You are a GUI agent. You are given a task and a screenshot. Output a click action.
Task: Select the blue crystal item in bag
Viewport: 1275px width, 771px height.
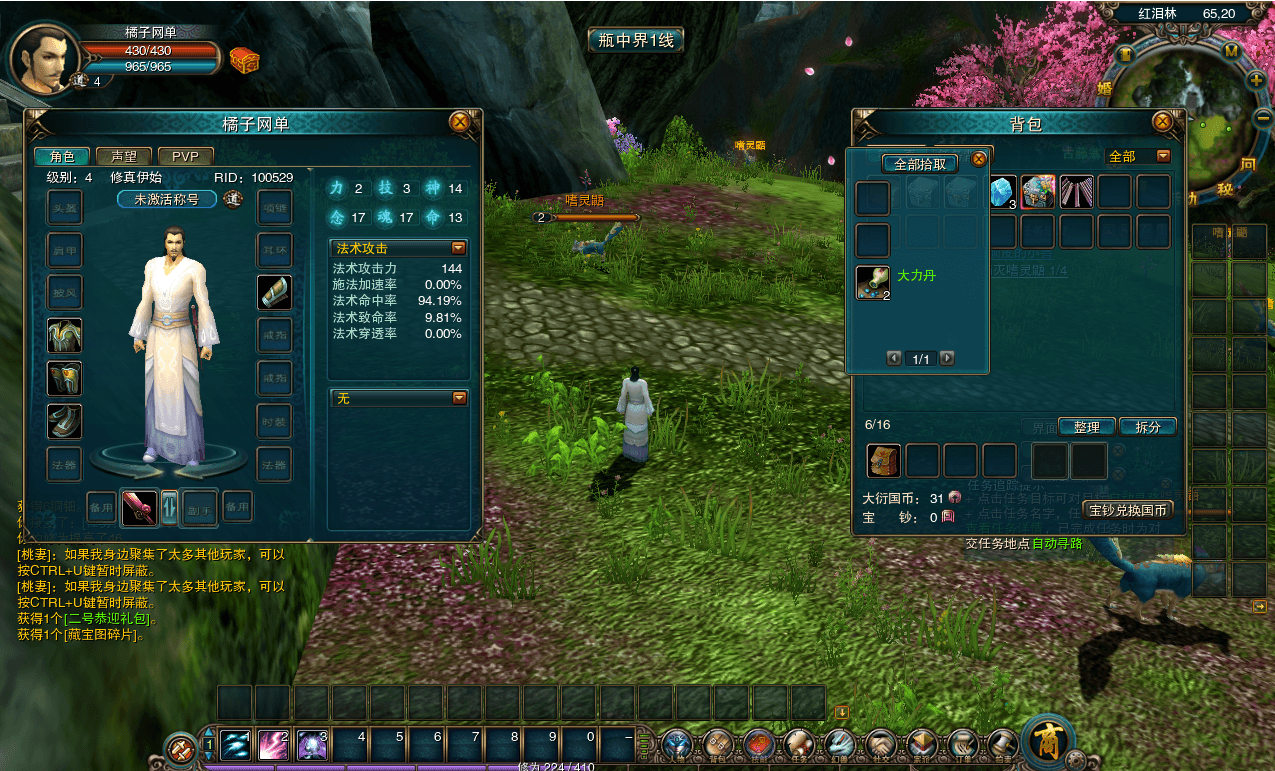point(1001,191)
